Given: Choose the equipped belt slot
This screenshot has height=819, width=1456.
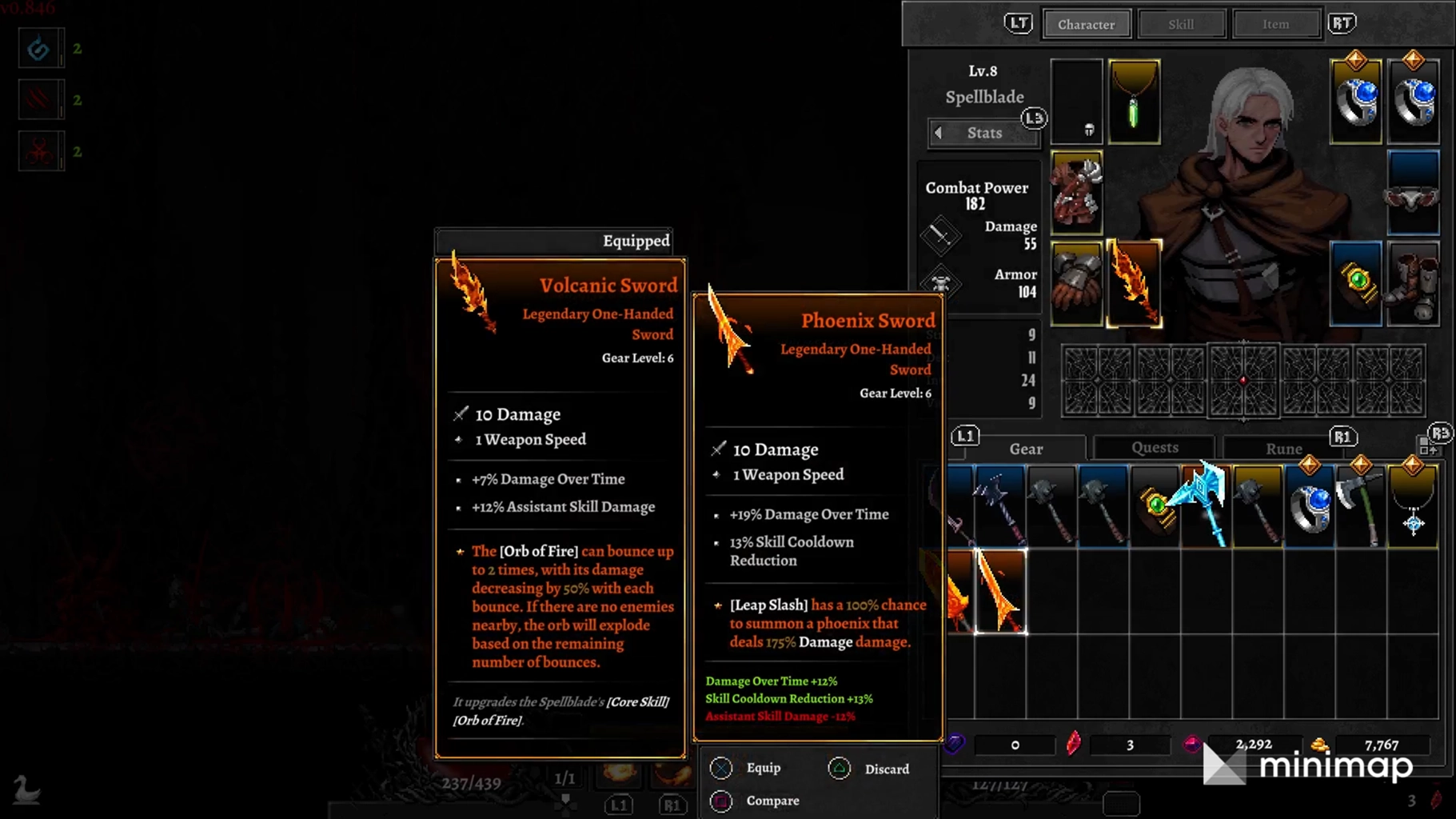Looking at the screenshot, I should [x=1413, y=193].
